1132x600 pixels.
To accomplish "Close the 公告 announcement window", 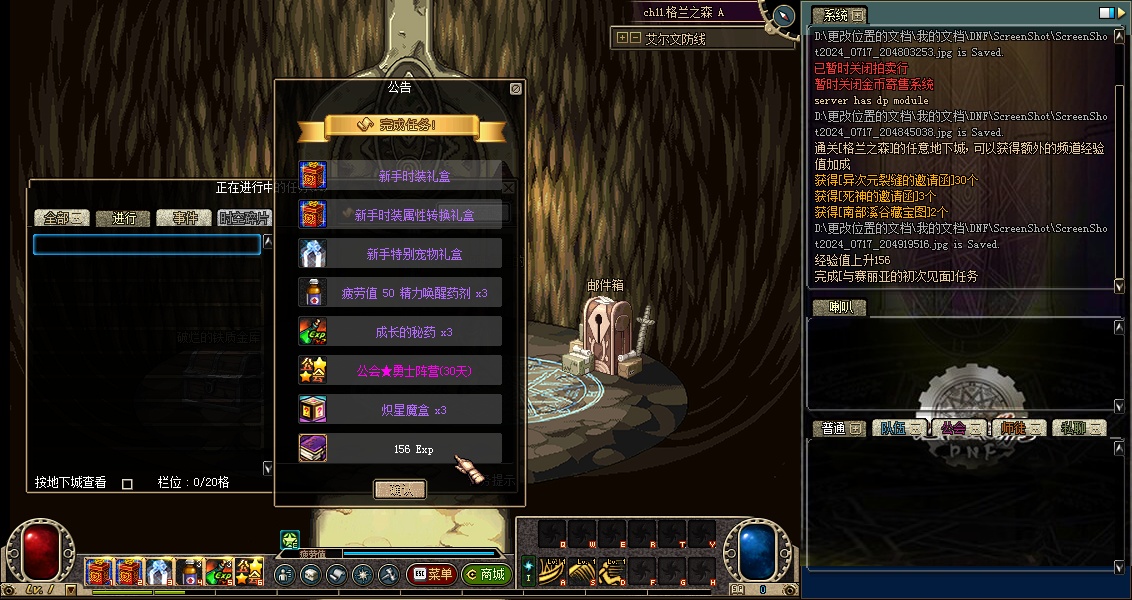I will click(x=516, y=88).
